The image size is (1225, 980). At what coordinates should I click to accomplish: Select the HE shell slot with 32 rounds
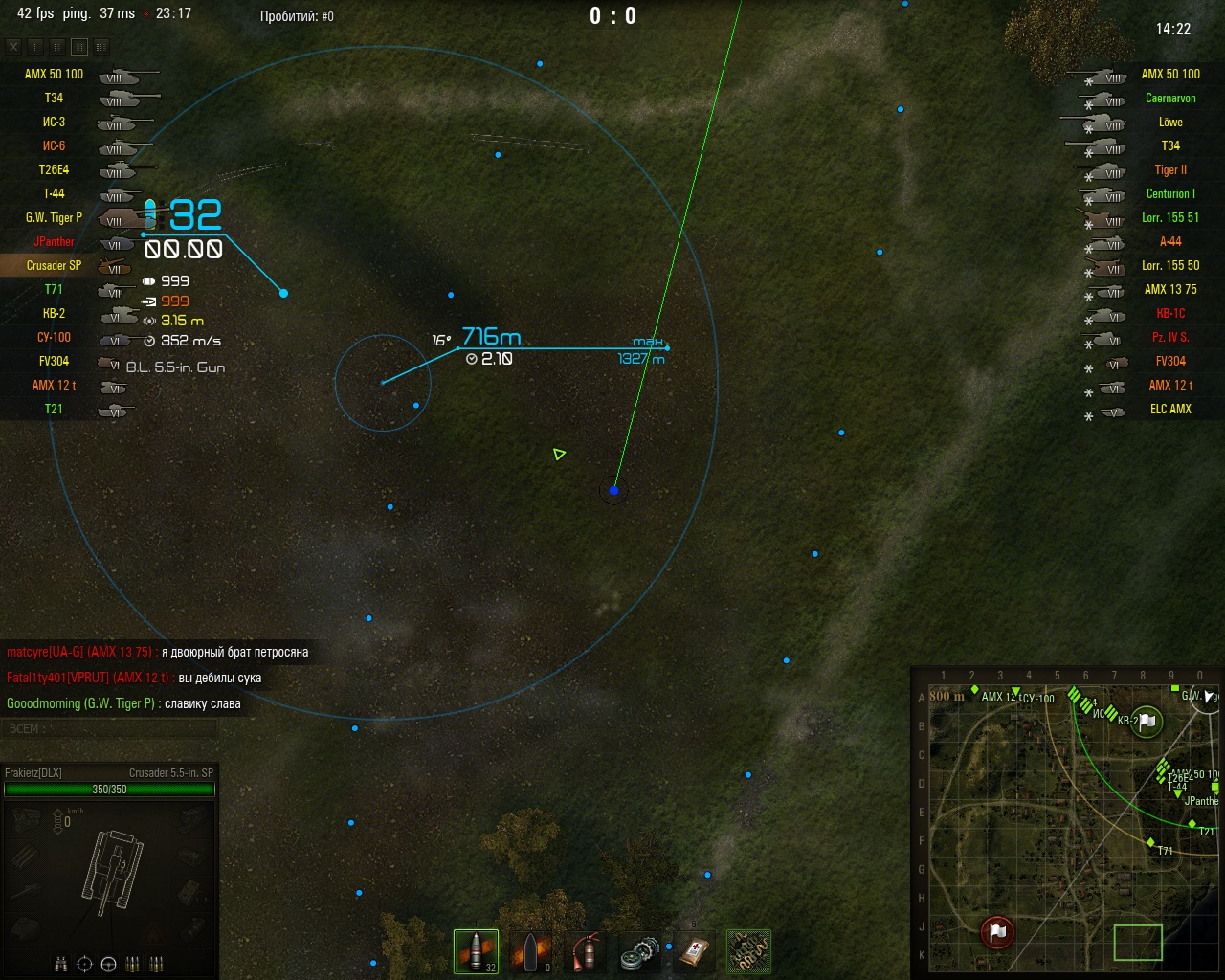coord(476,950)
